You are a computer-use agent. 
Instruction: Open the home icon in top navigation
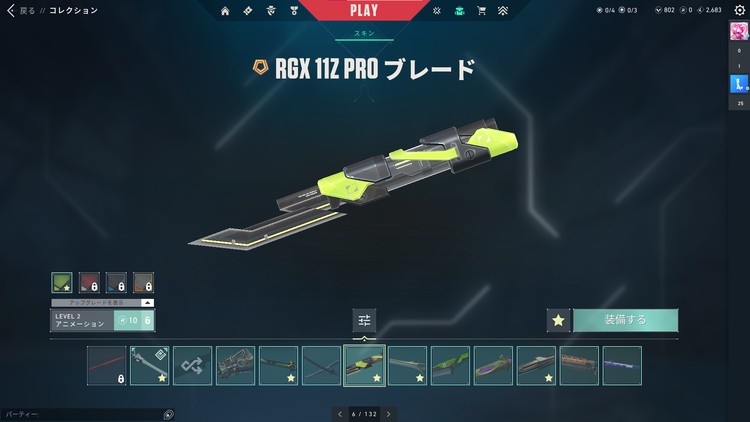coord(224,11)
